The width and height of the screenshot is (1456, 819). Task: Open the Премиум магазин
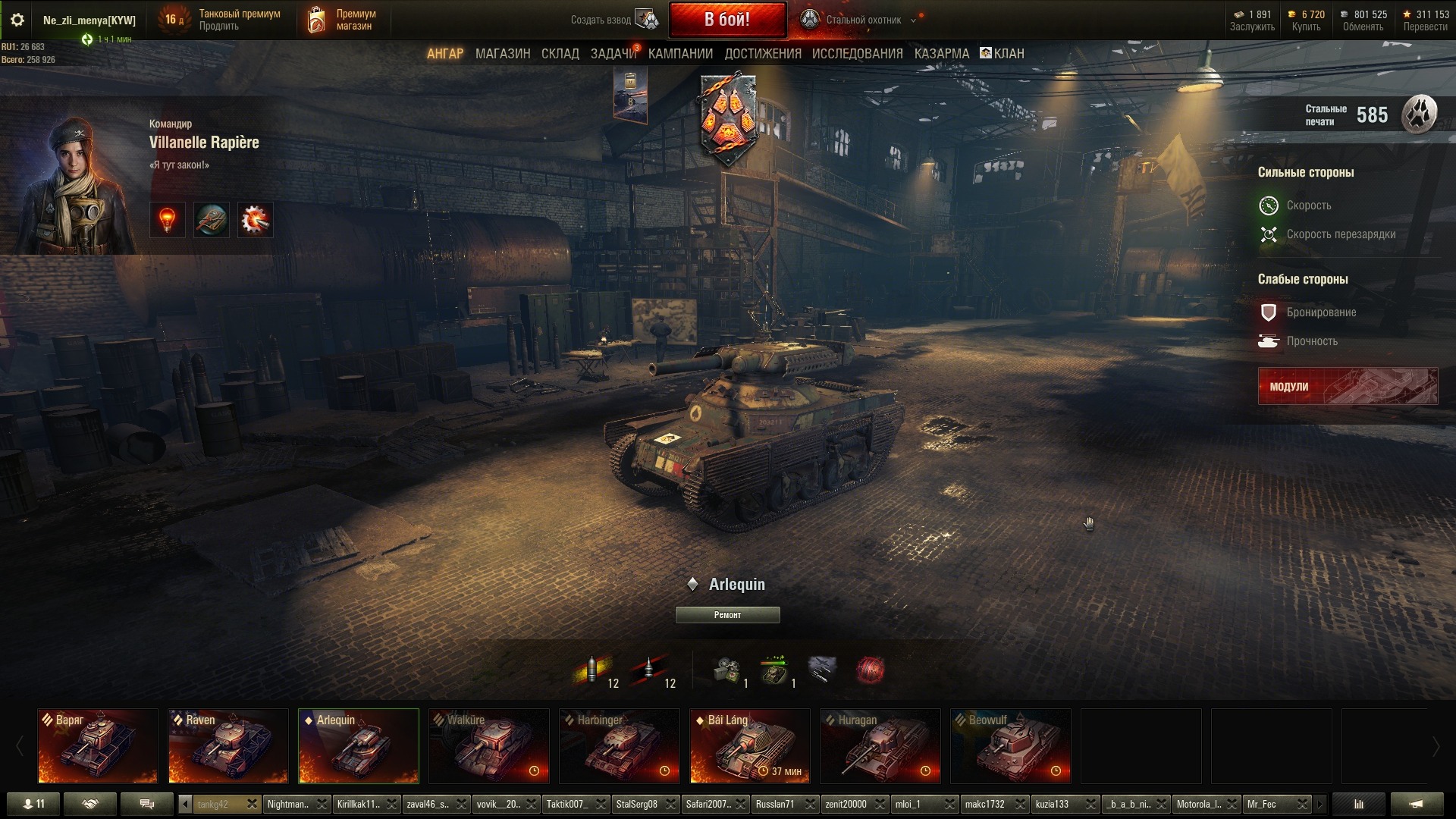(x=343, y=20)
